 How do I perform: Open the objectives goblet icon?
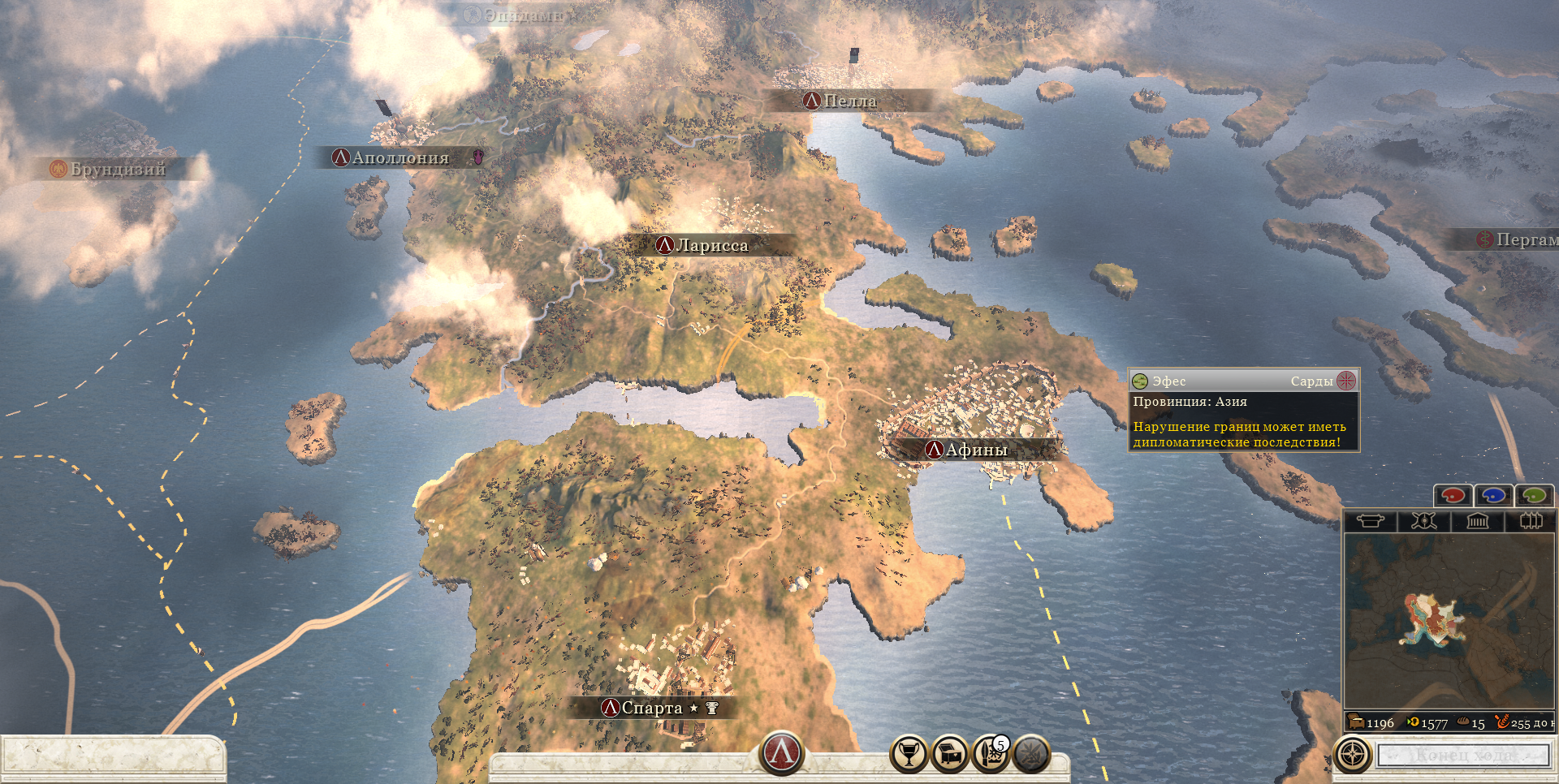[x=909, y=754]
